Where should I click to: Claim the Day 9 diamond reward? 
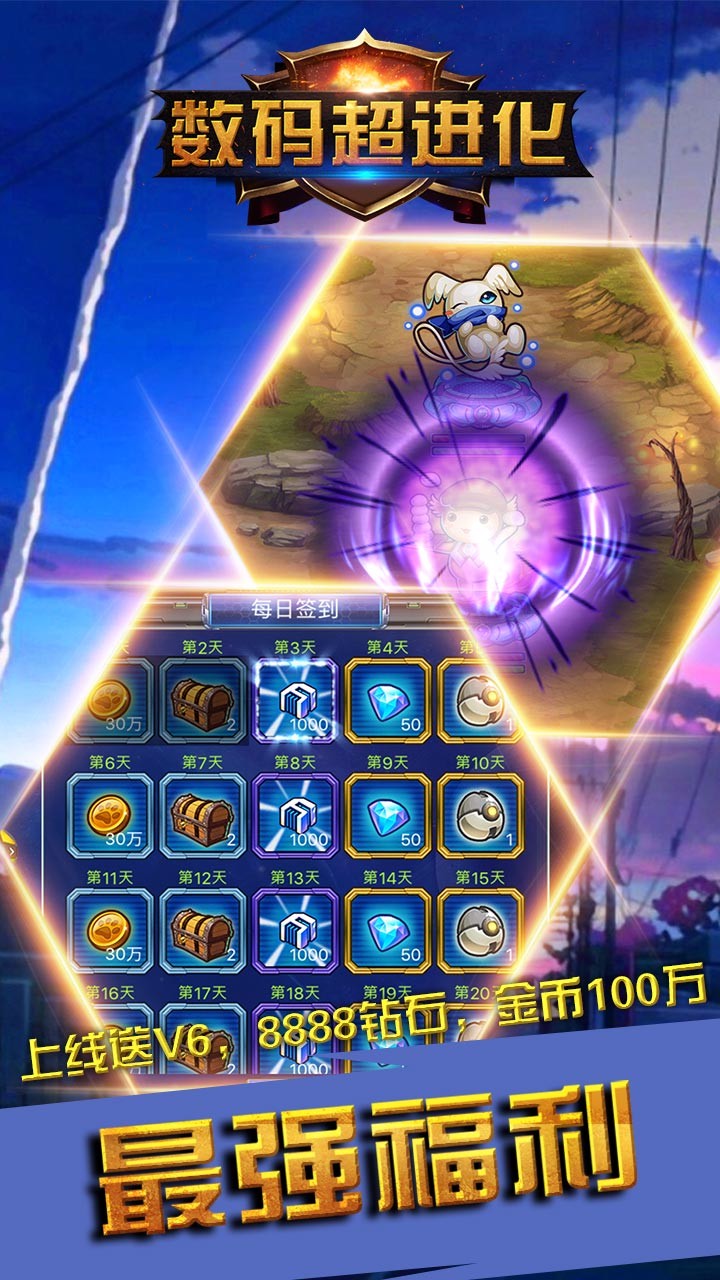pos(388,815)
